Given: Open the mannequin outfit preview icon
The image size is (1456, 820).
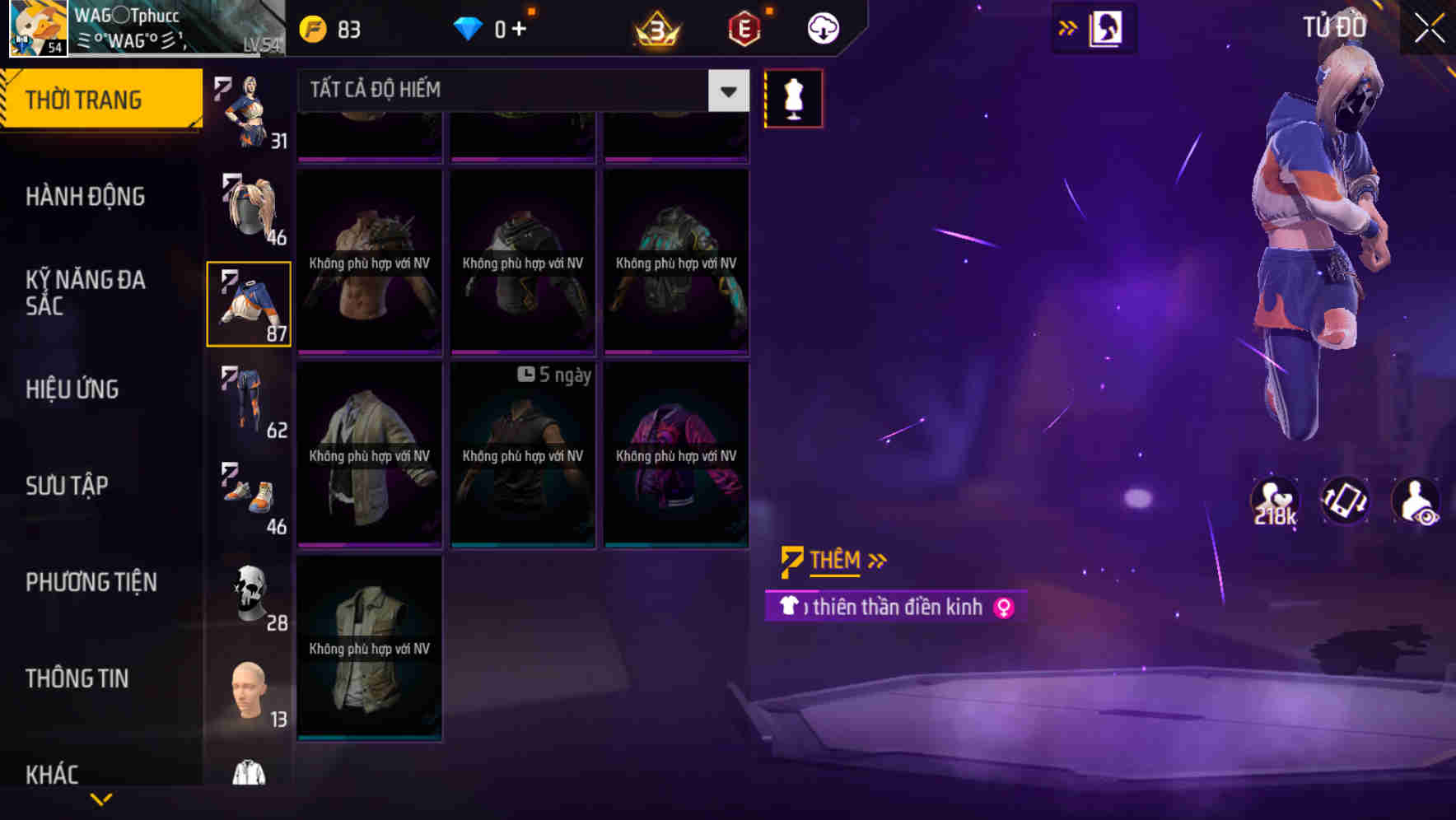Looking at the screenshot, I should coord(793,97).
